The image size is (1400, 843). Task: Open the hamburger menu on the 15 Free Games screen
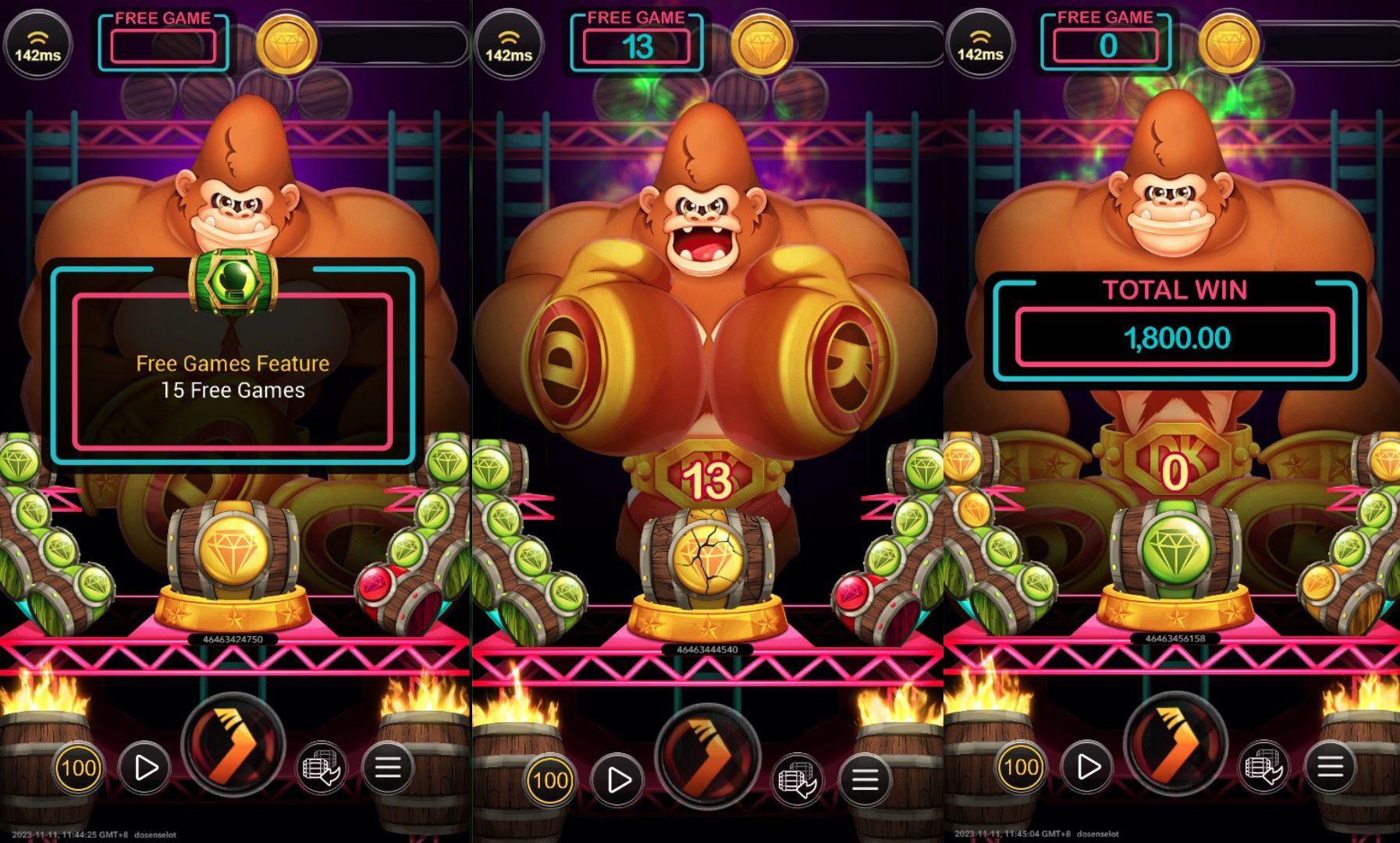click(x=388, y=768)
